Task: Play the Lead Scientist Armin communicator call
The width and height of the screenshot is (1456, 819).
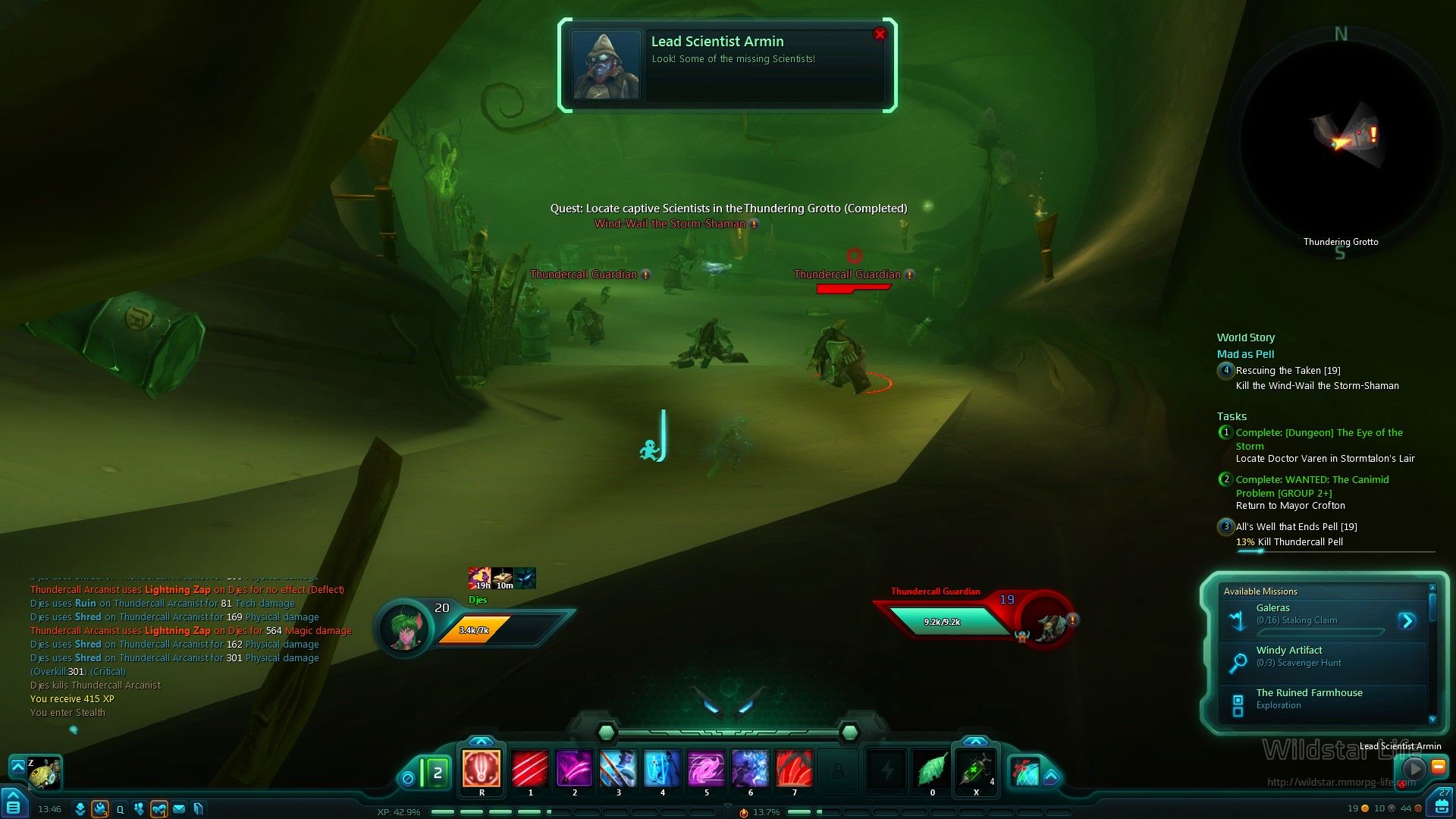Action: (x=1414, y=768)
